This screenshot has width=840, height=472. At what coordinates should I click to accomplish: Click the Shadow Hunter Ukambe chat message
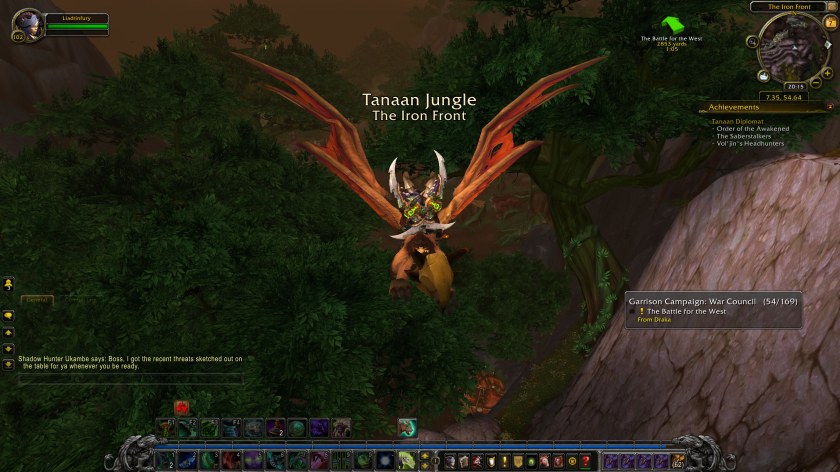pos(129,362)
